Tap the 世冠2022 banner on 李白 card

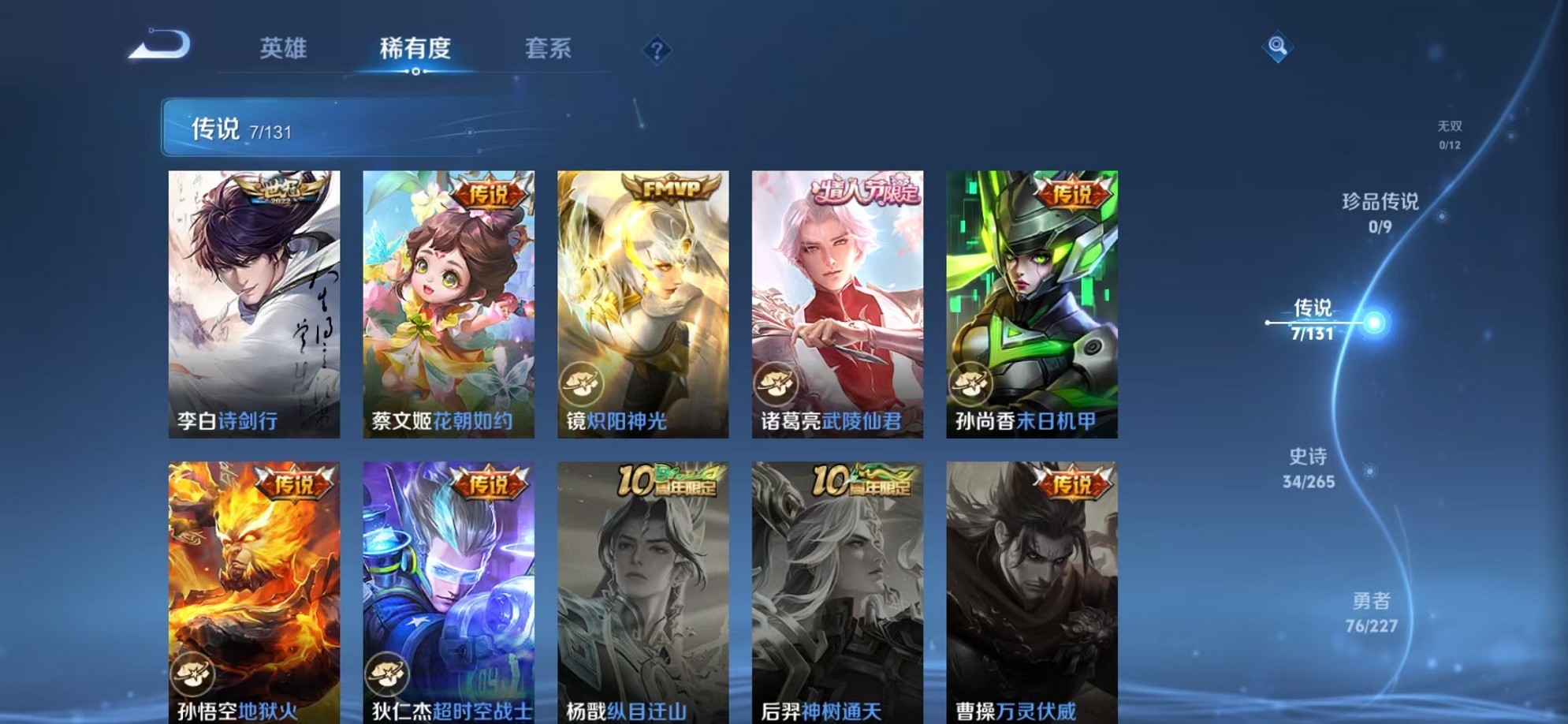pos(281,192)
